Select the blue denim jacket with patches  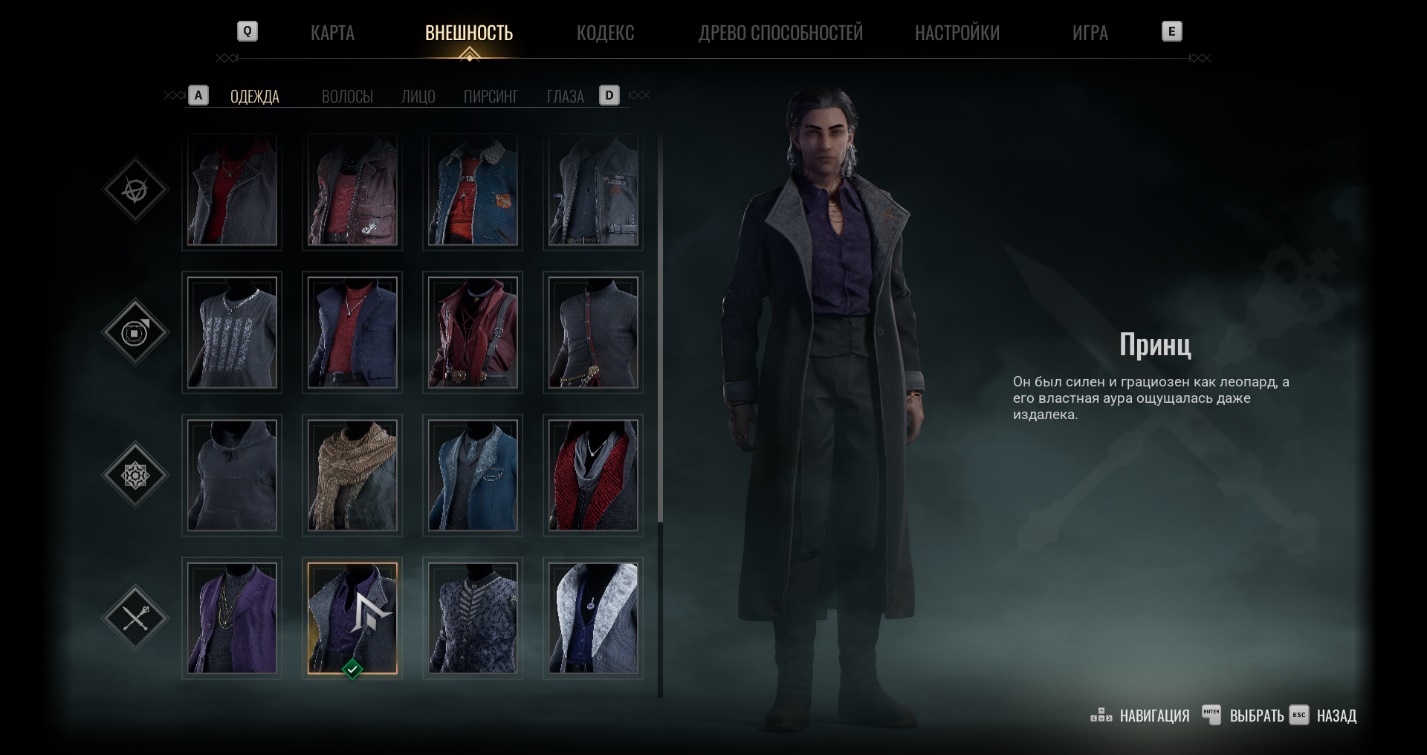point(472,191)
